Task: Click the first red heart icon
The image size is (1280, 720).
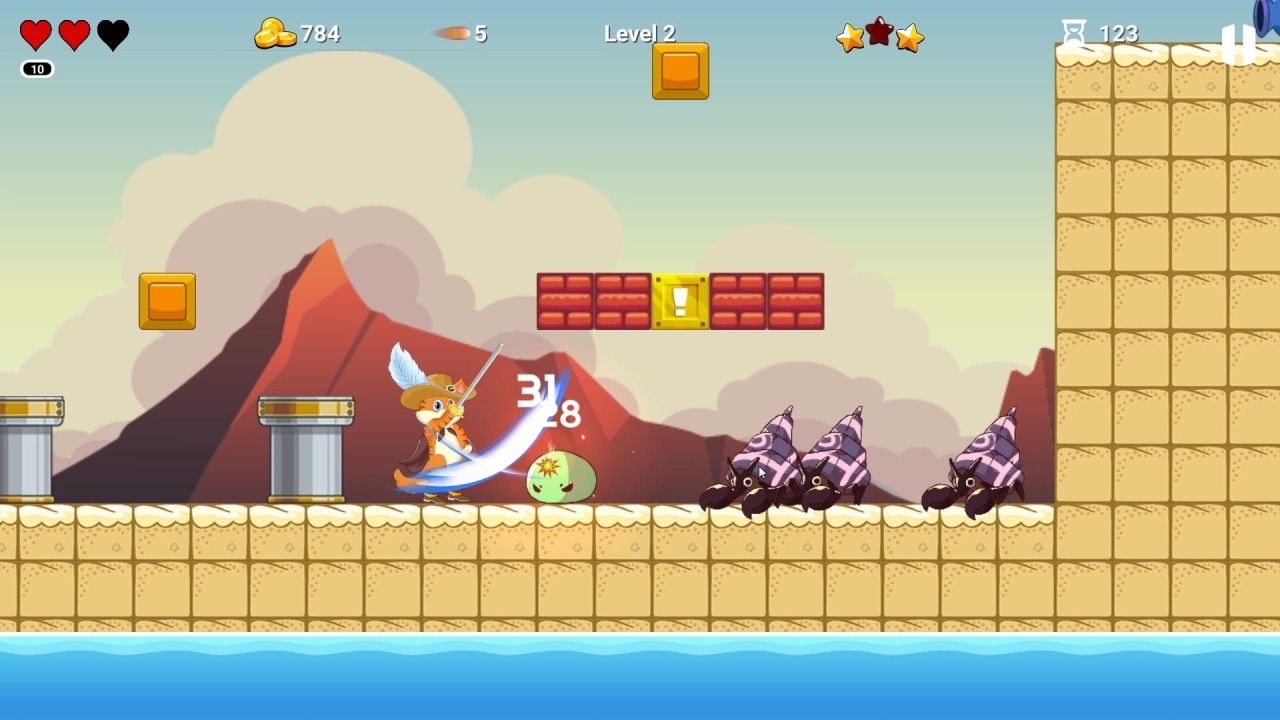Action: pyautogui.click(x=36, y=33)
